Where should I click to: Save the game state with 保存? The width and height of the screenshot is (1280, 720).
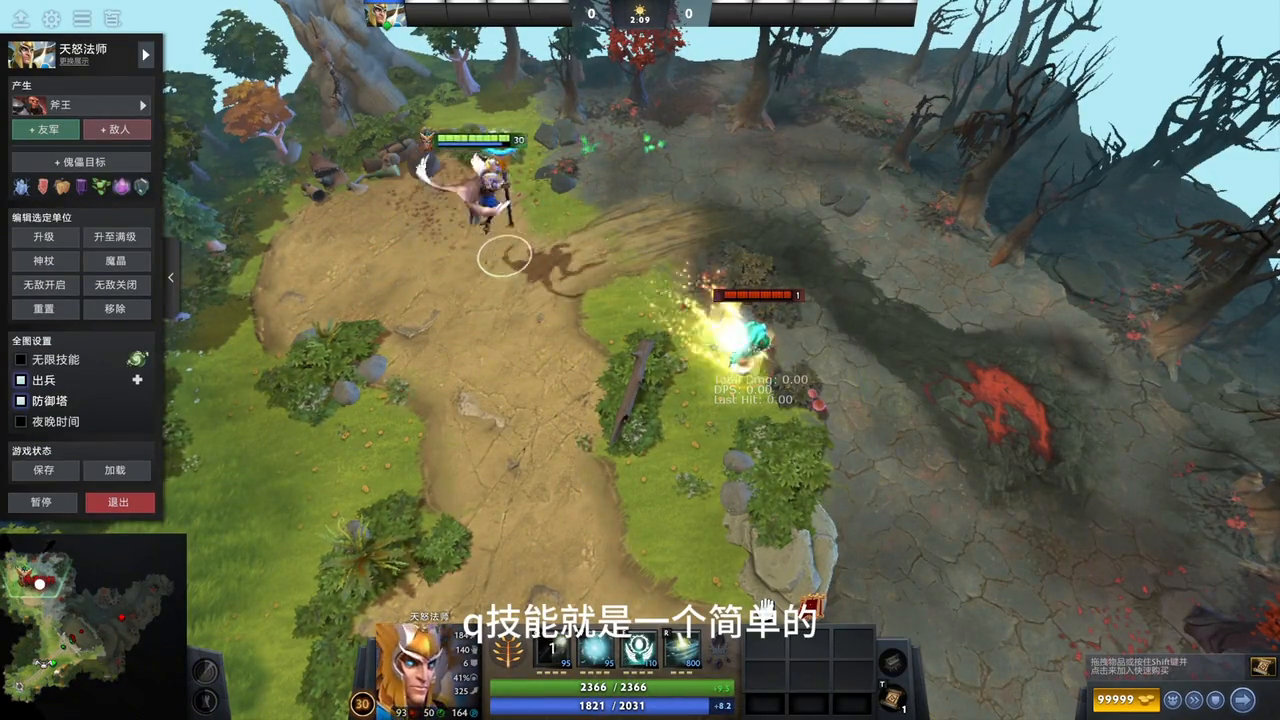[43, 470]
